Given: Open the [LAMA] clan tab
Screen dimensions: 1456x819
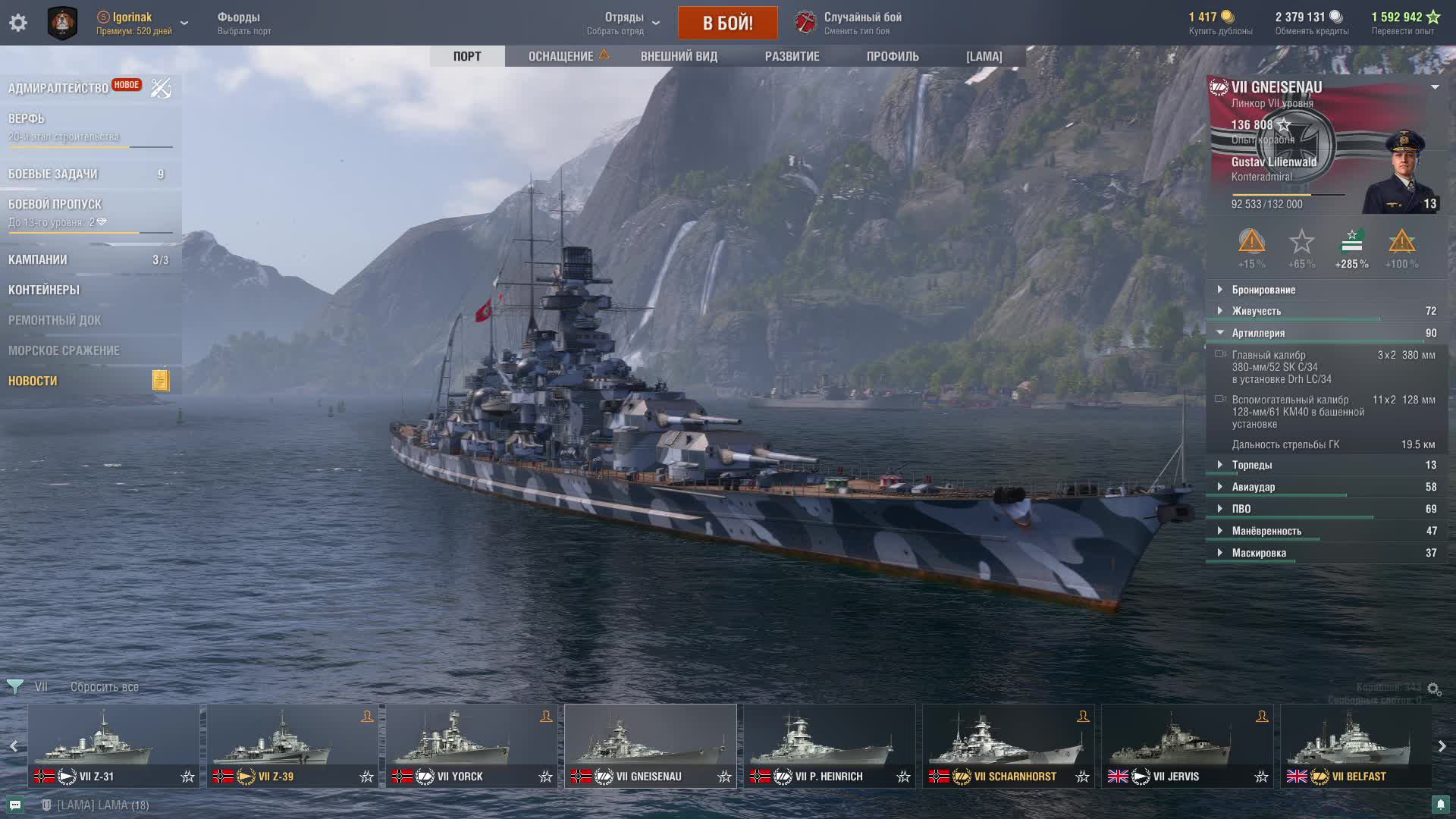Looking at the screenshot, I should [984, 56].
